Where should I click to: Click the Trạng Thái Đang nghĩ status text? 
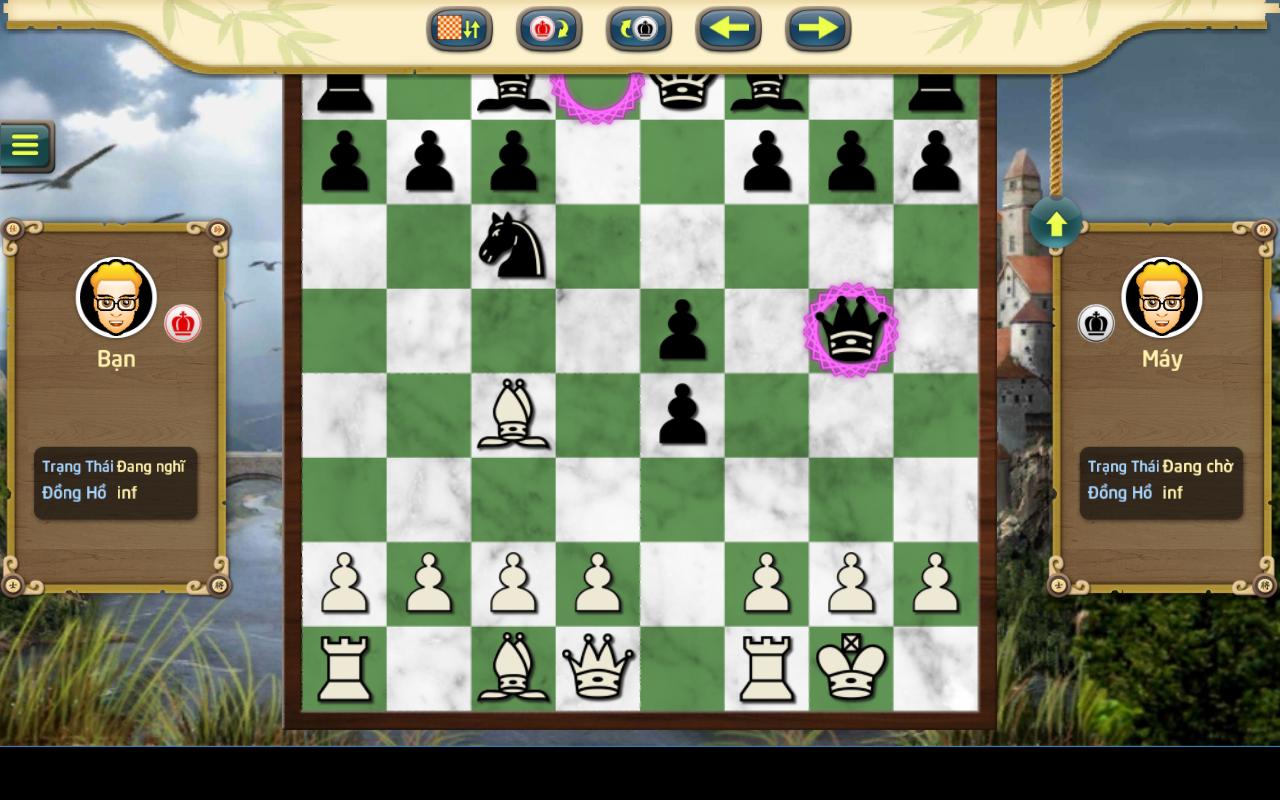[115, 466]
